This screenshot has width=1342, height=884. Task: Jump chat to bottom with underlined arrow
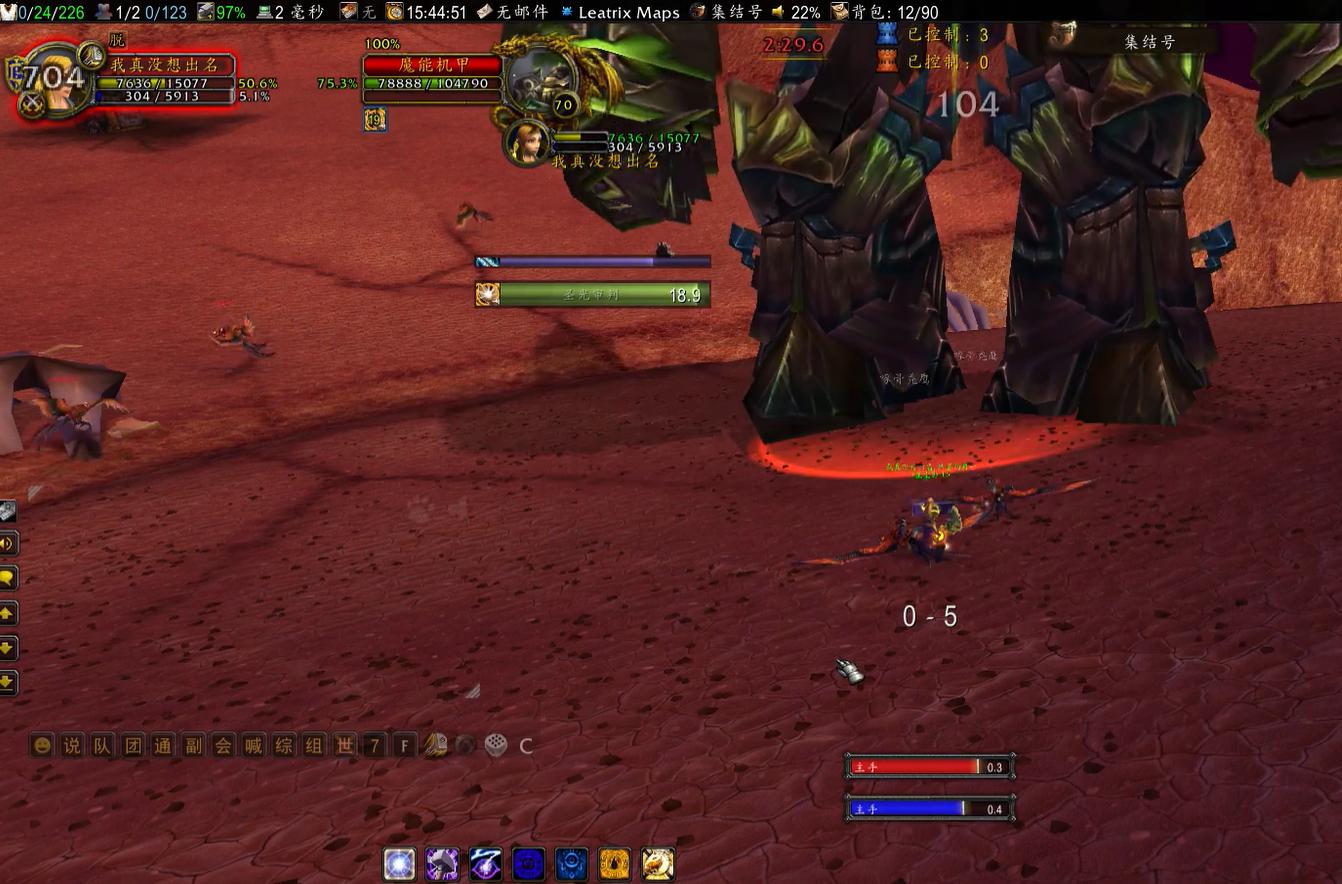pyautogui.click(x=8, y=683)
